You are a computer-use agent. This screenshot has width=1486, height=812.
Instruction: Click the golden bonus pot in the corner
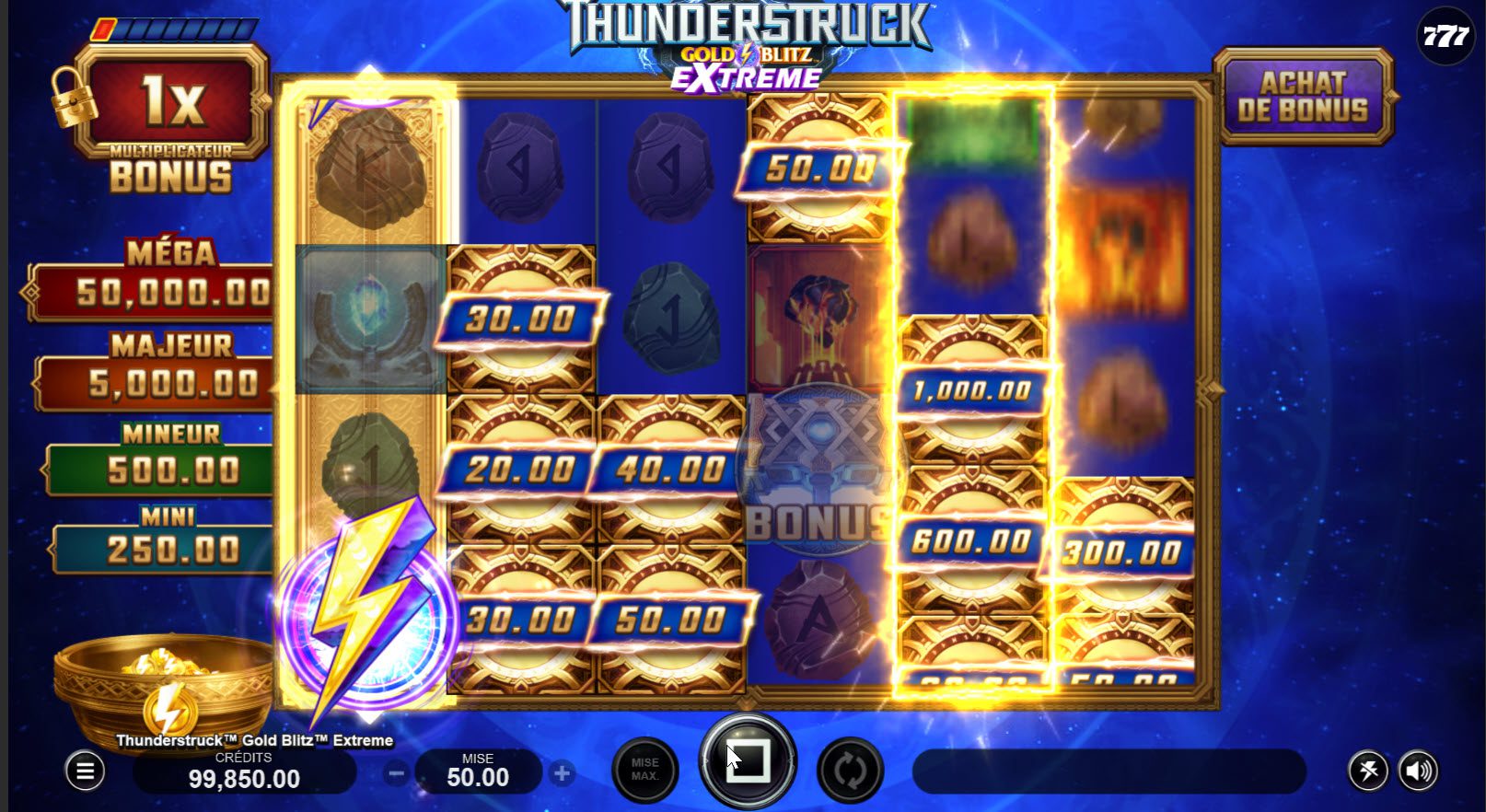161,690
